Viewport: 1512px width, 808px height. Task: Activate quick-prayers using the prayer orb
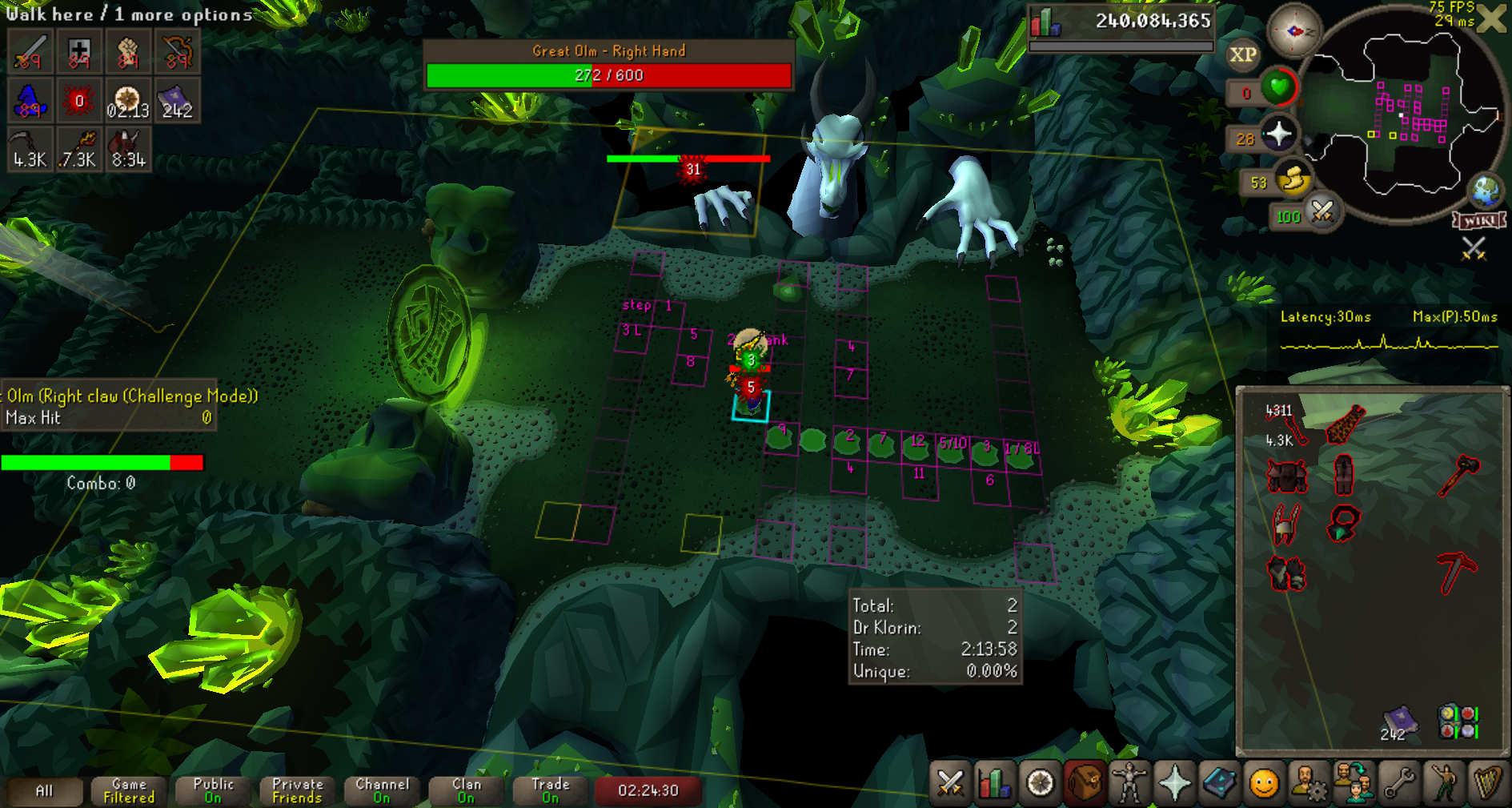pyautogui.click(x=1278, y=135)
